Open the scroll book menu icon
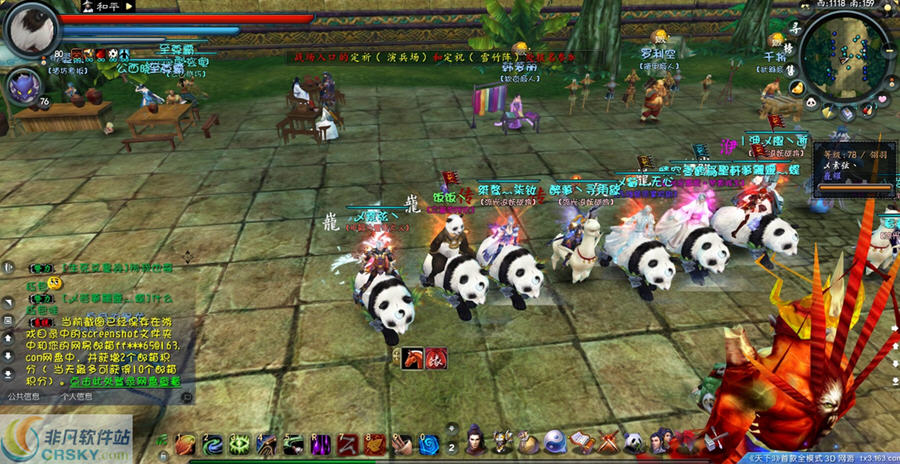Image resolution: width=900 pixels, height=464 pixels. tap(581, 441)
